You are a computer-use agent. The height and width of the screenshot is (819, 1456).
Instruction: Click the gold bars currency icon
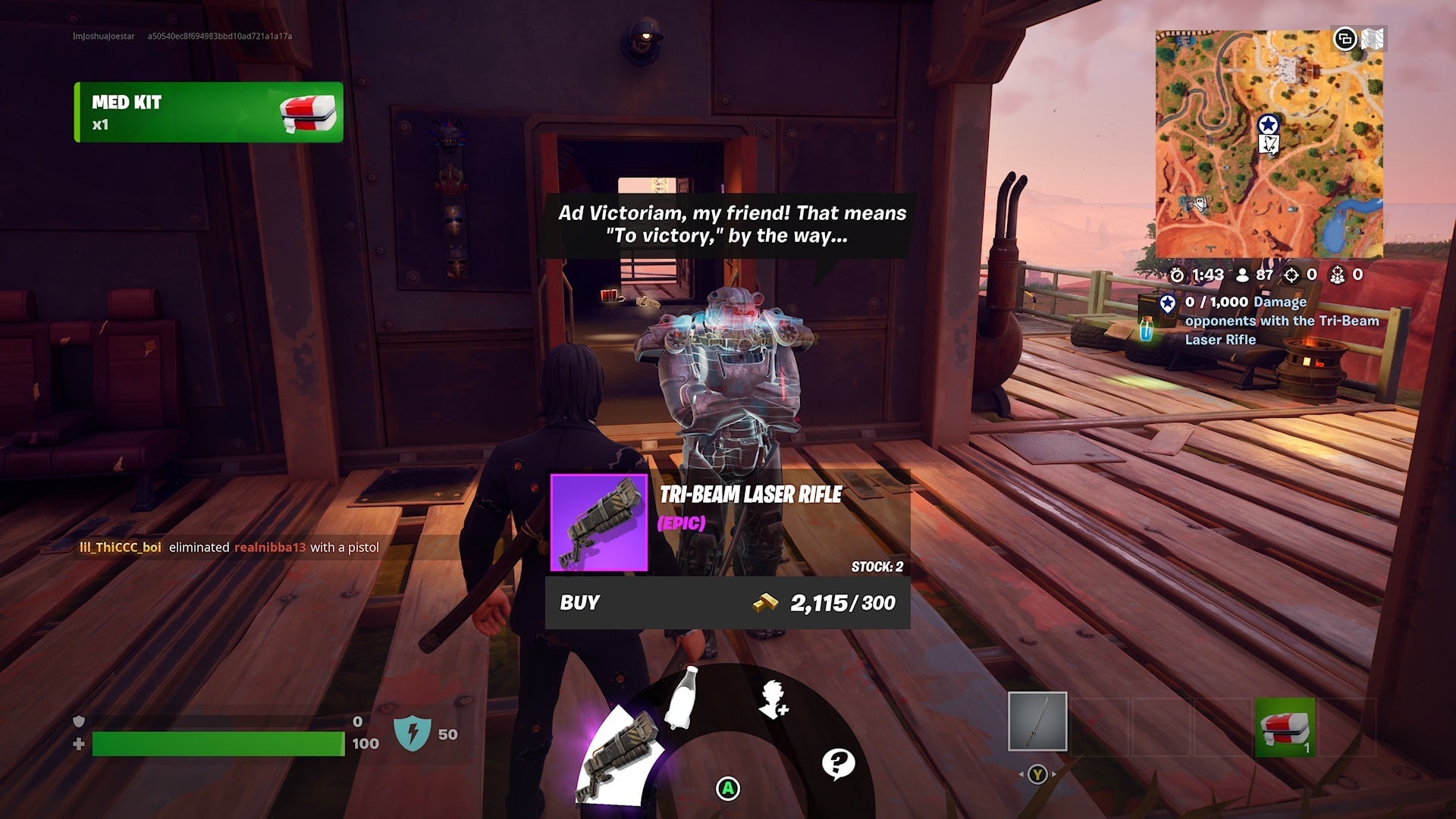[767, 603]
